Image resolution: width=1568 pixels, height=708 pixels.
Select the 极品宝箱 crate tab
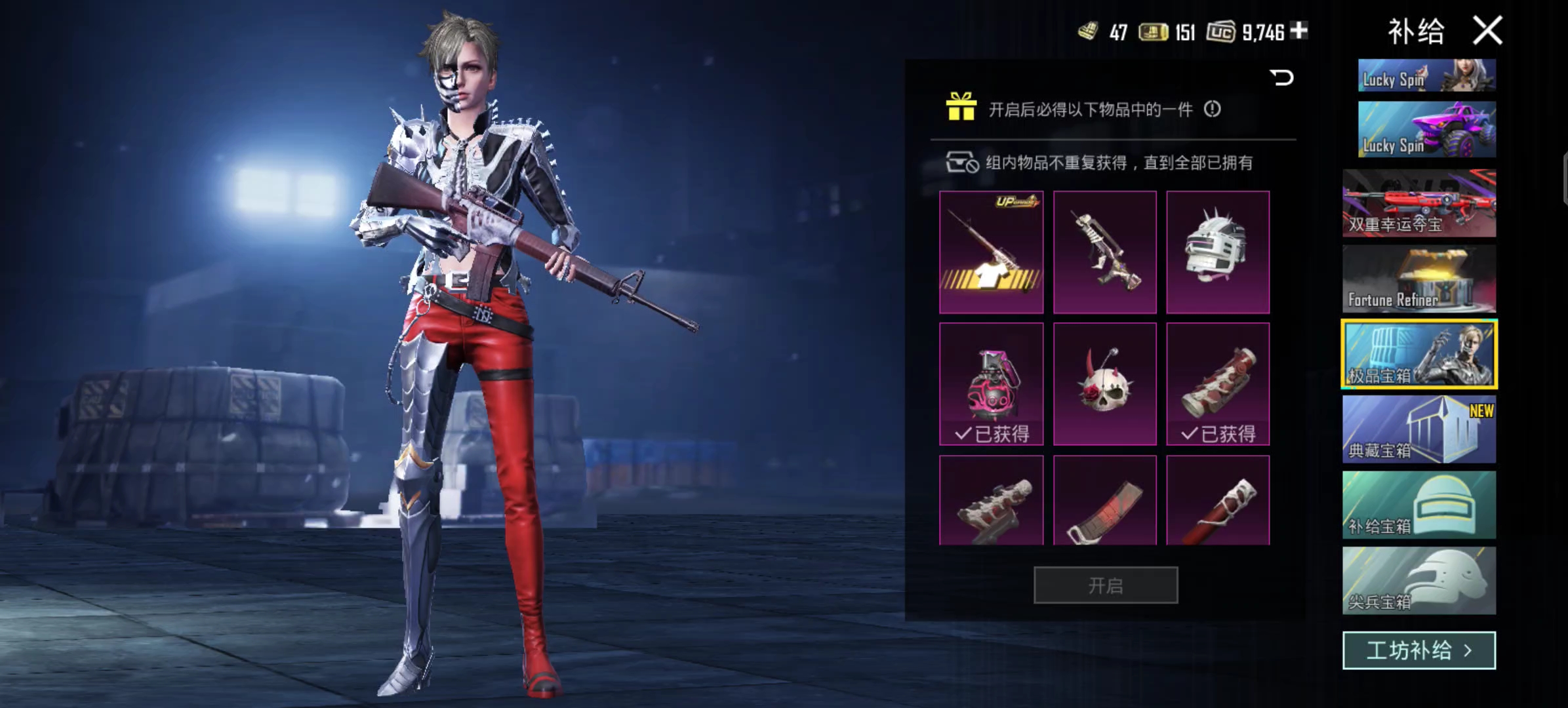coord(1419,355)
